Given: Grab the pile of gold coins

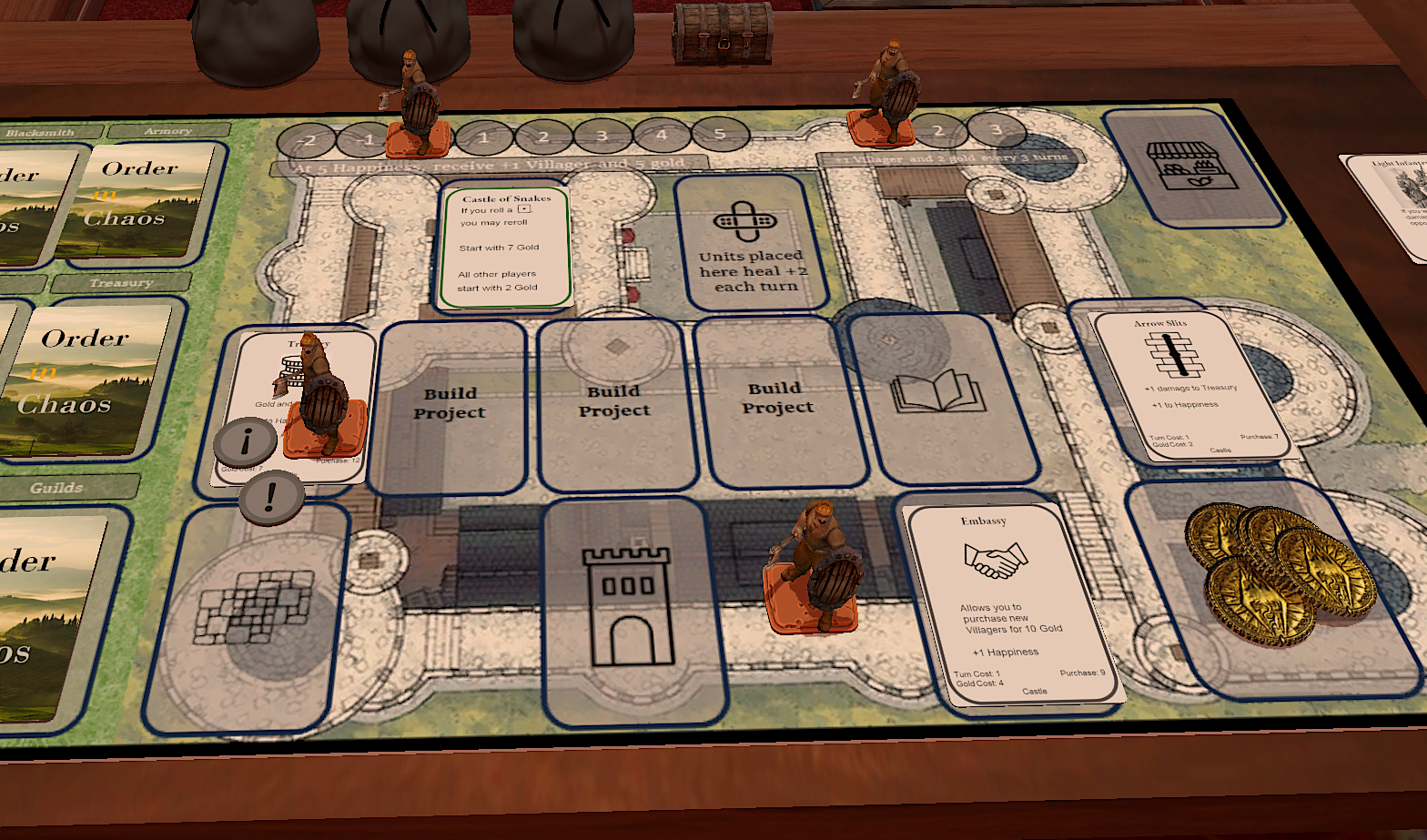Looking at the screenshot, I should click(1279, 569).
